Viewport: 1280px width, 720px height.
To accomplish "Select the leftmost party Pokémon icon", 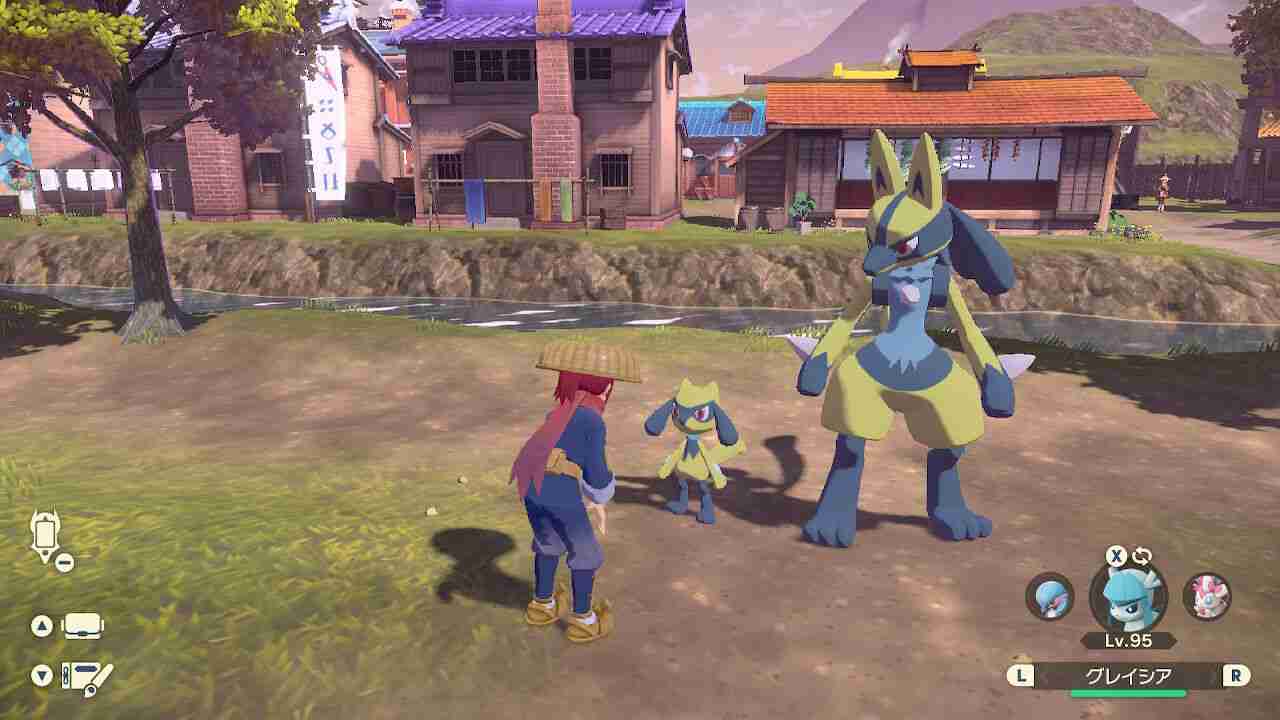I will 1048,598.
